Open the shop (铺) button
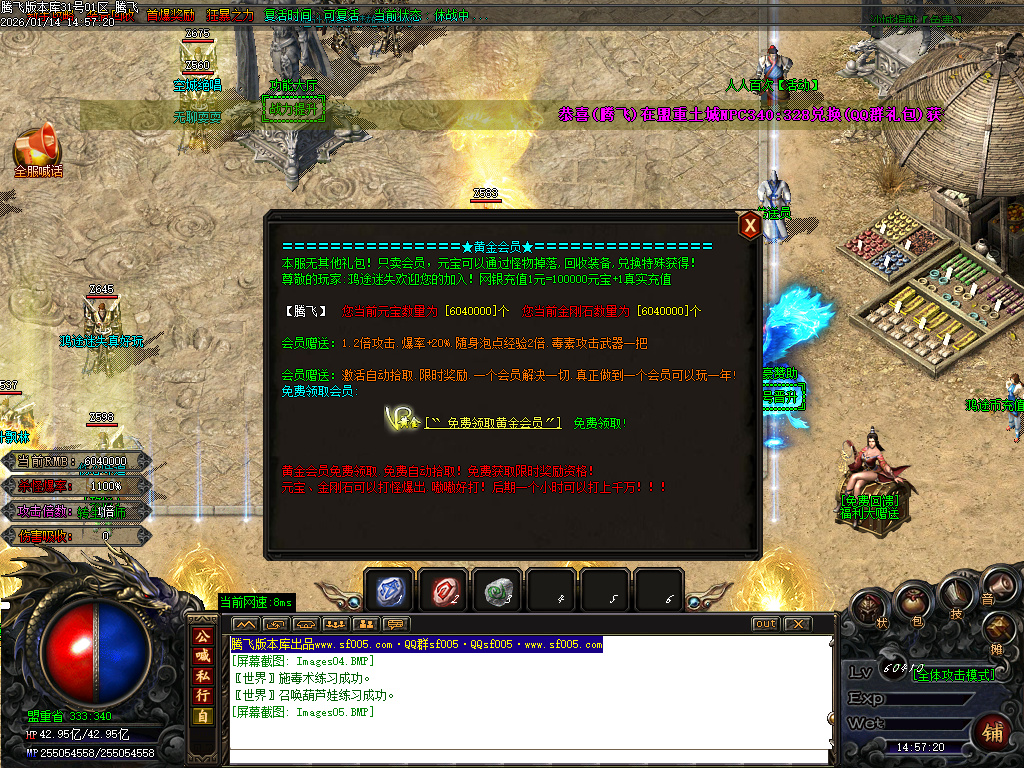This screenshot has height=768, width=1024. pyautogui.click(x=991, y=730)
